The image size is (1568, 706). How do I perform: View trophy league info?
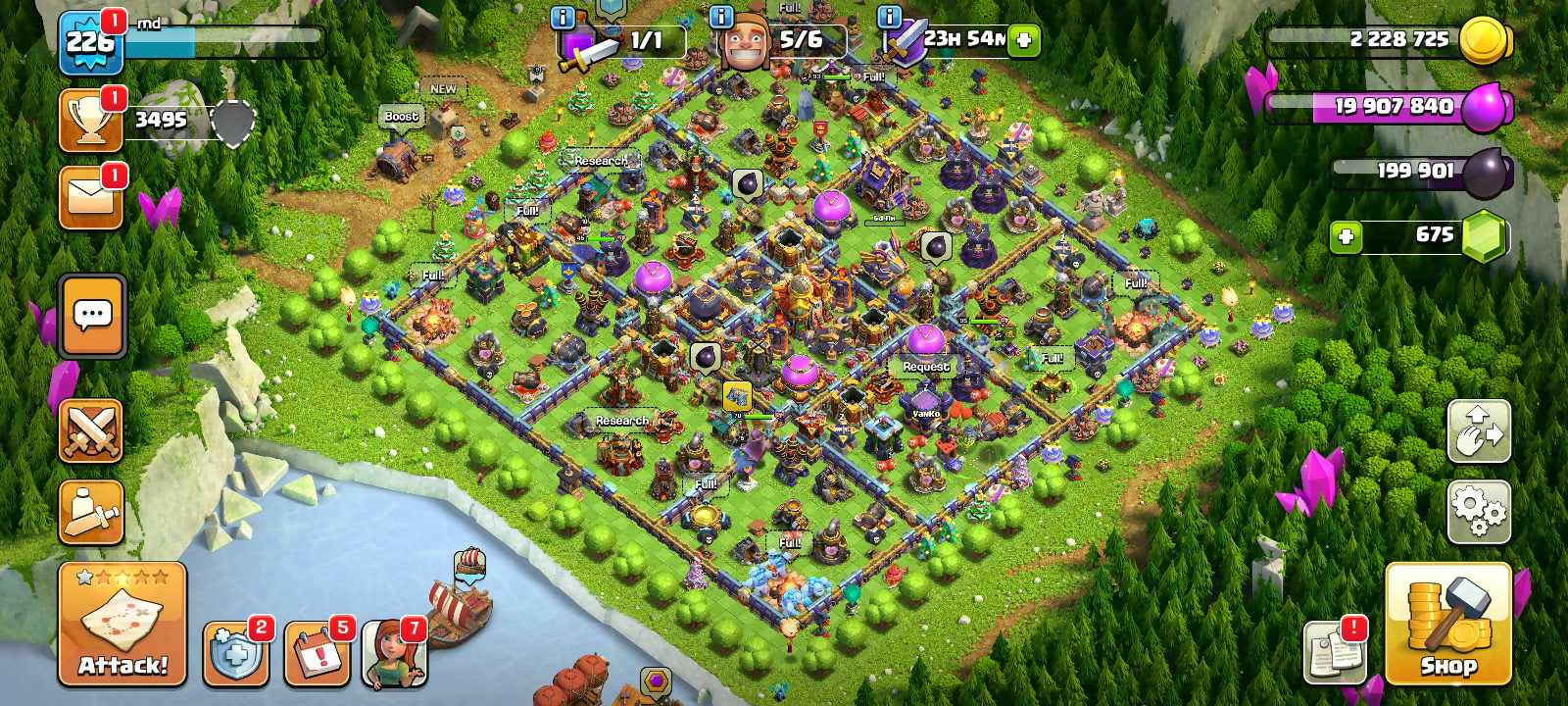[91, 121]
